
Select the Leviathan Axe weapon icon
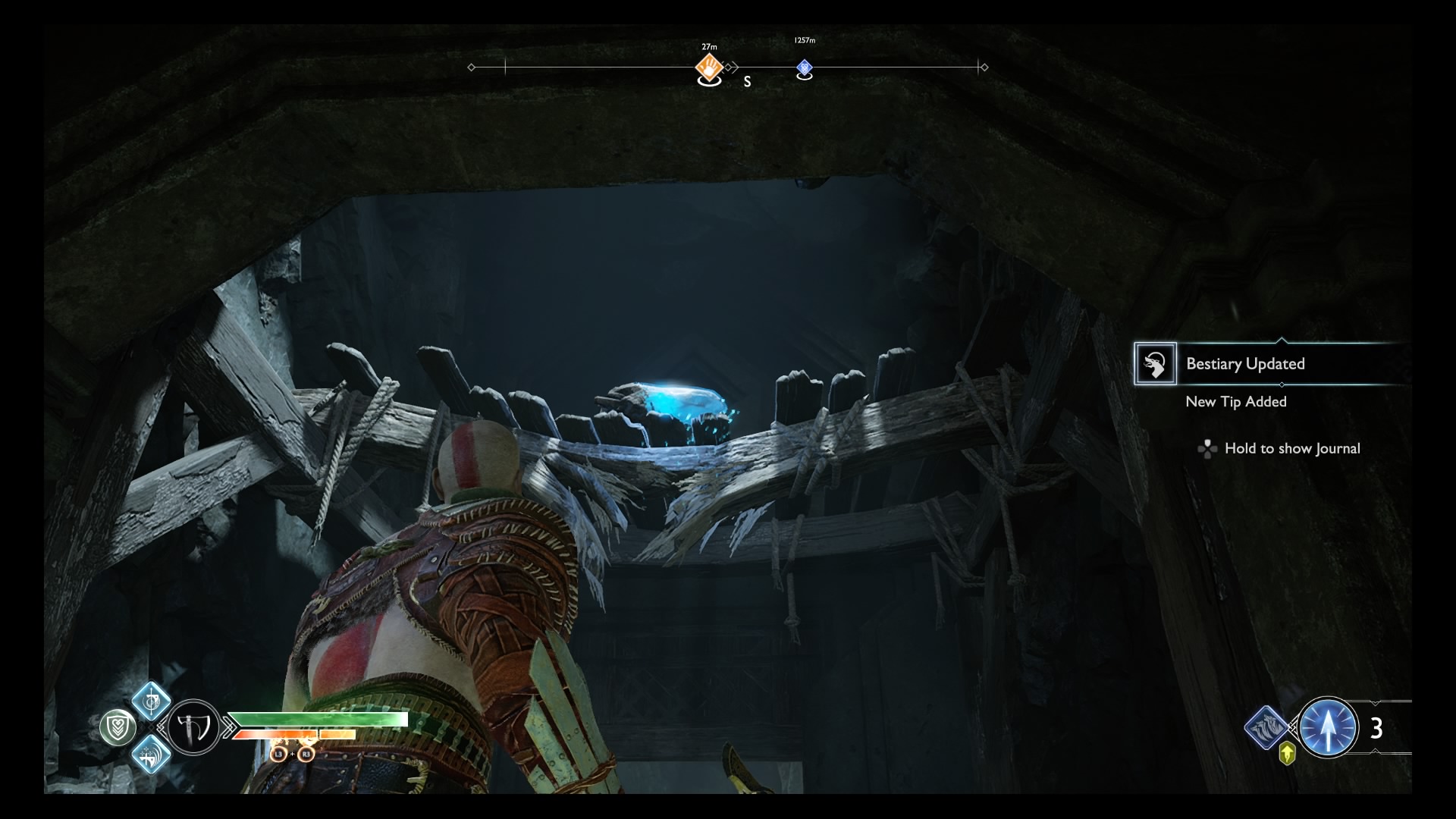click(193, 729)
